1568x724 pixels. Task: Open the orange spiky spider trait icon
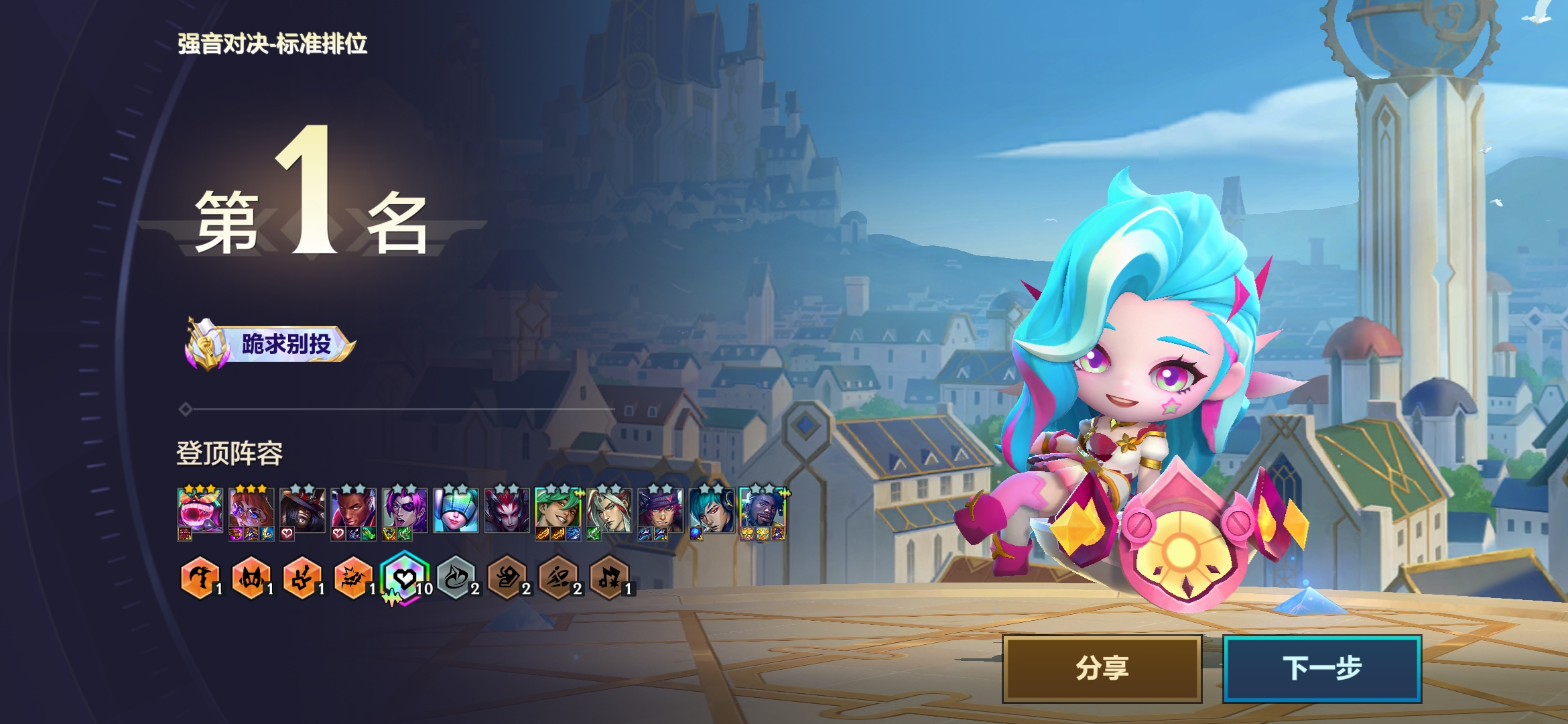353,578
